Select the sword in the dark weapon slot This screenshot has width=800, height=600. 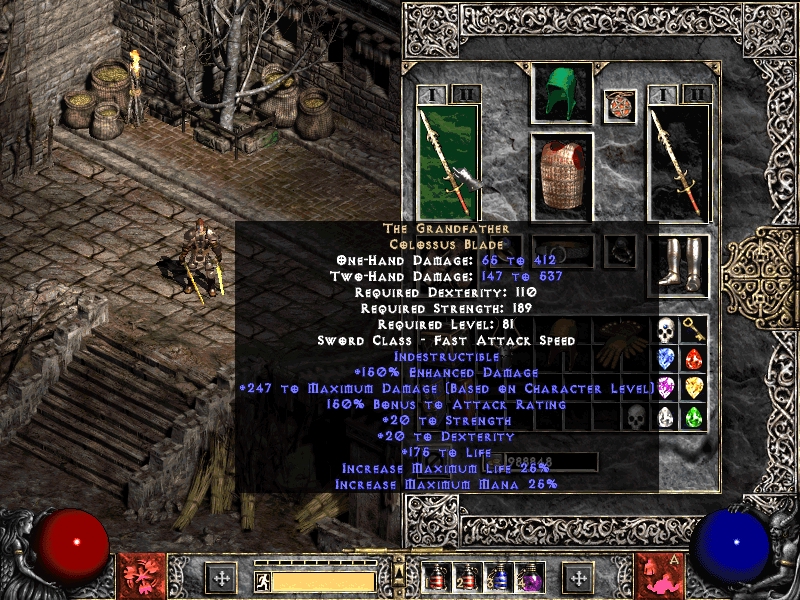tap(679, 158)
